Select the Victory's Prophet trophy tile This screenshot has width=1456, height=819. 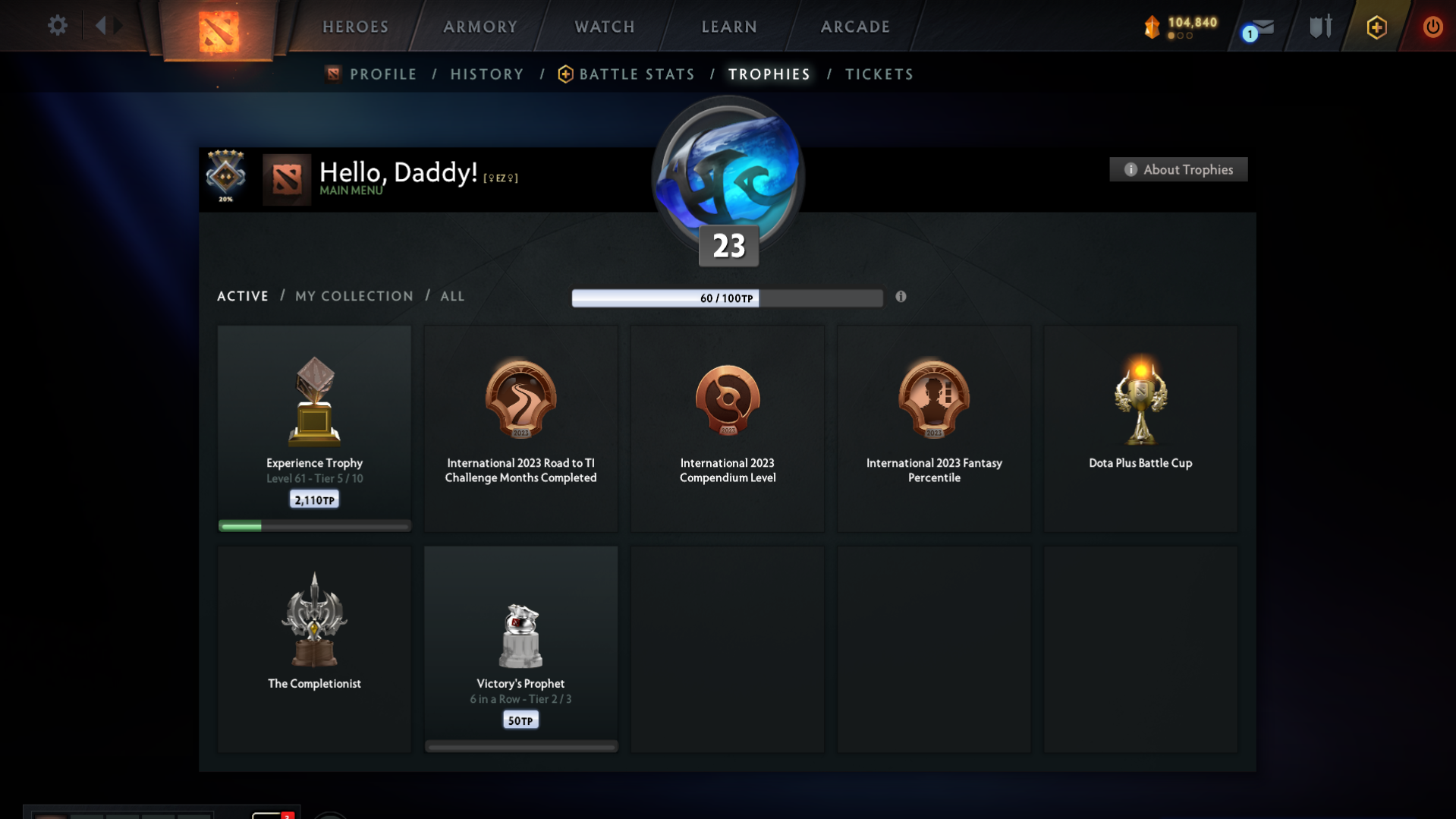[520, 649]
